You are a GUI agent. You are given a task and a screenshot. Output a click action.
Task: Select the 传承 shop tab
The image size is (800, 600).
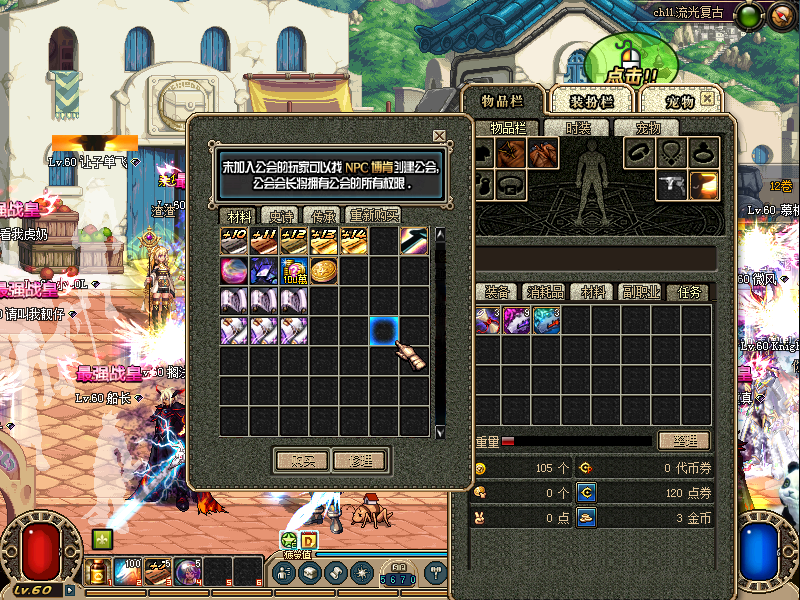322,215
